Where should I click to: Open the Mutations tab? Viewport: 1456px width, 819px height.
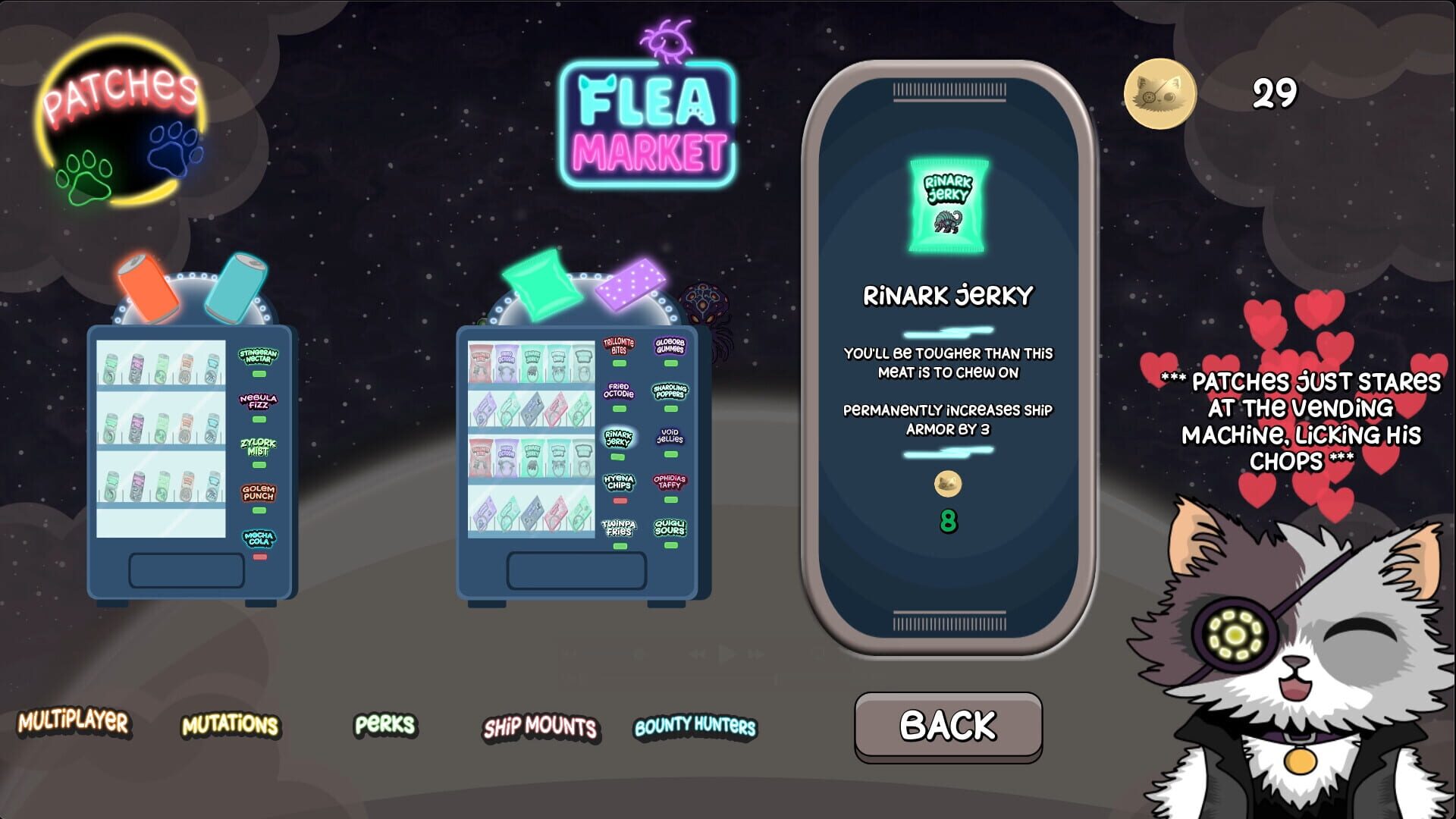click(231, 726)
